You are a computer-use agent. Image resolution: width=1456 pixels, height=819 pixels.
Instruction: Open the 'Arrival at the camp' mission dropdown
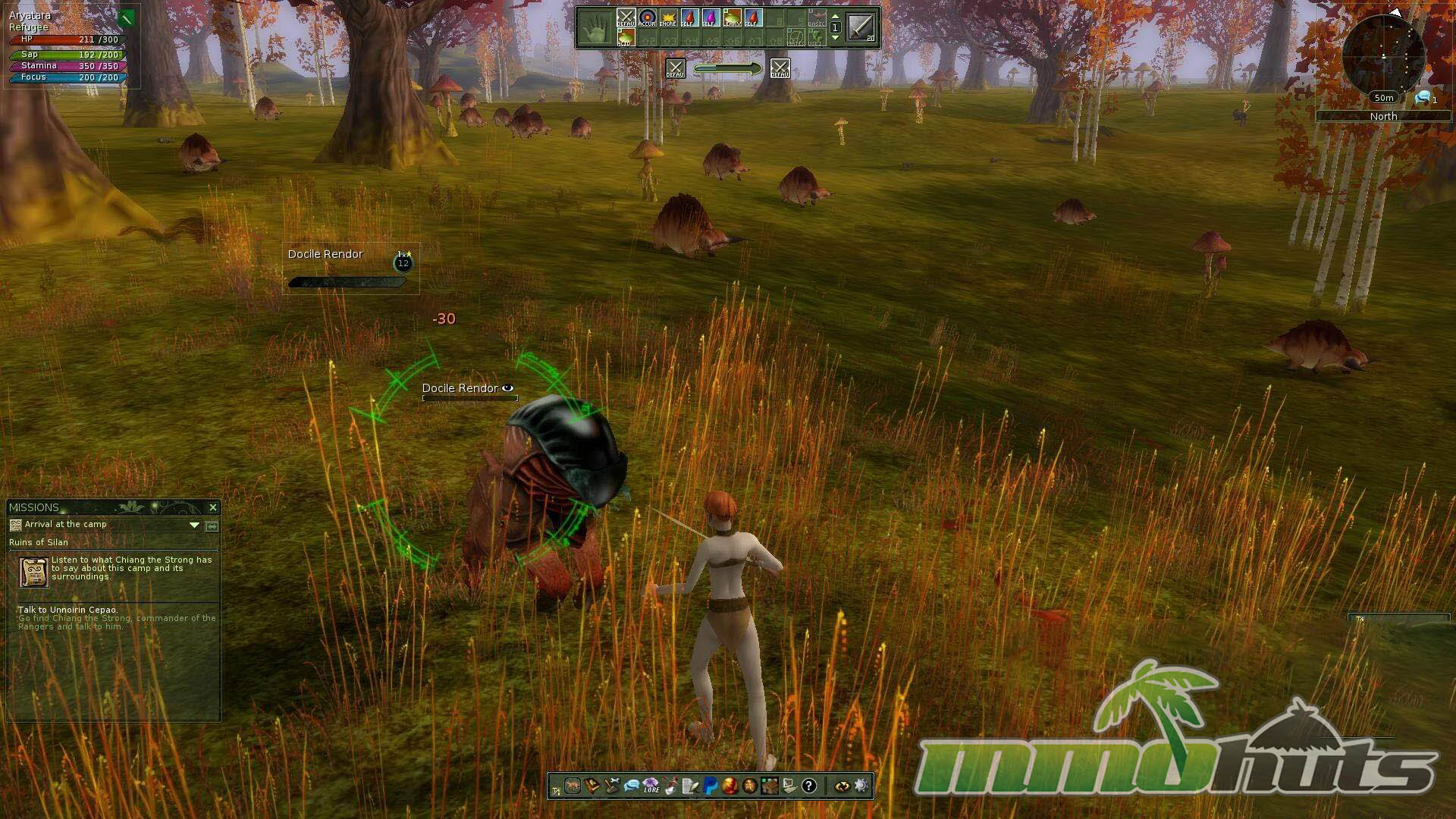(x=194, y=525)
